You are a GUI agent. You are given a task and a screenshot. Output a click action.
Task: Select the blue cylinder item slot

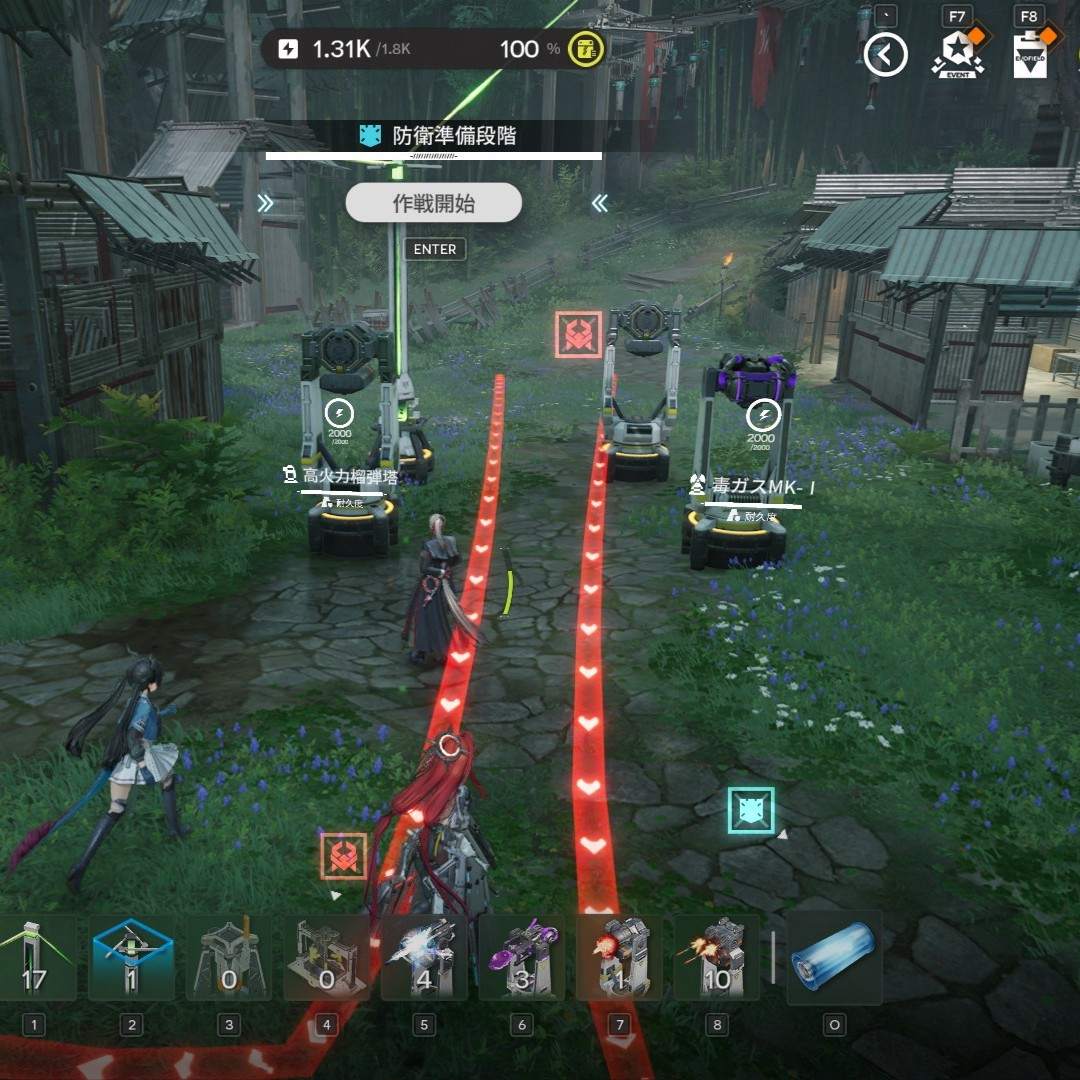pyautogui.click(x=834, y=958)
